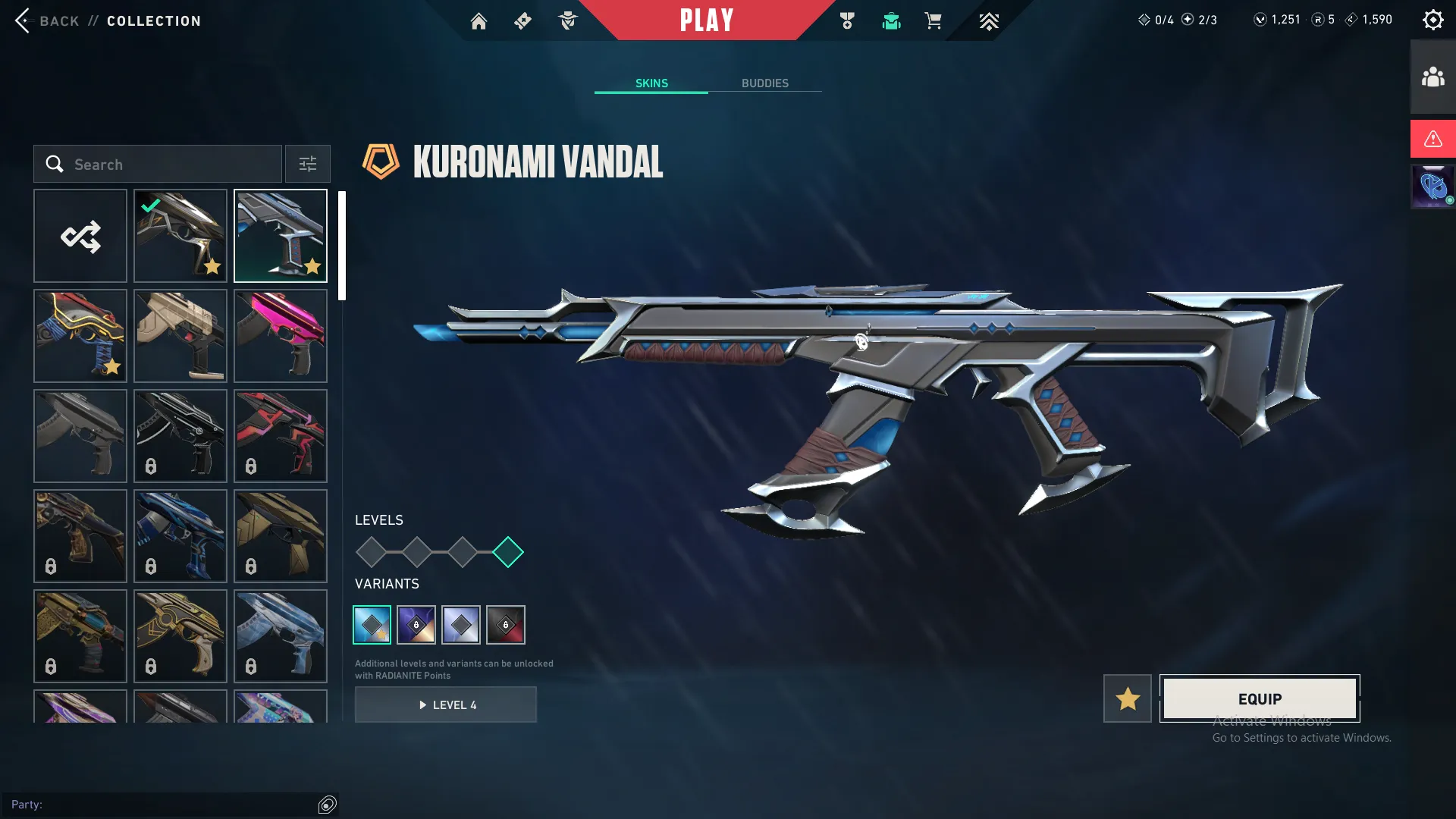Open the Store cart icon
Viewport: 1456px width, 819px height.
point(934,21)
